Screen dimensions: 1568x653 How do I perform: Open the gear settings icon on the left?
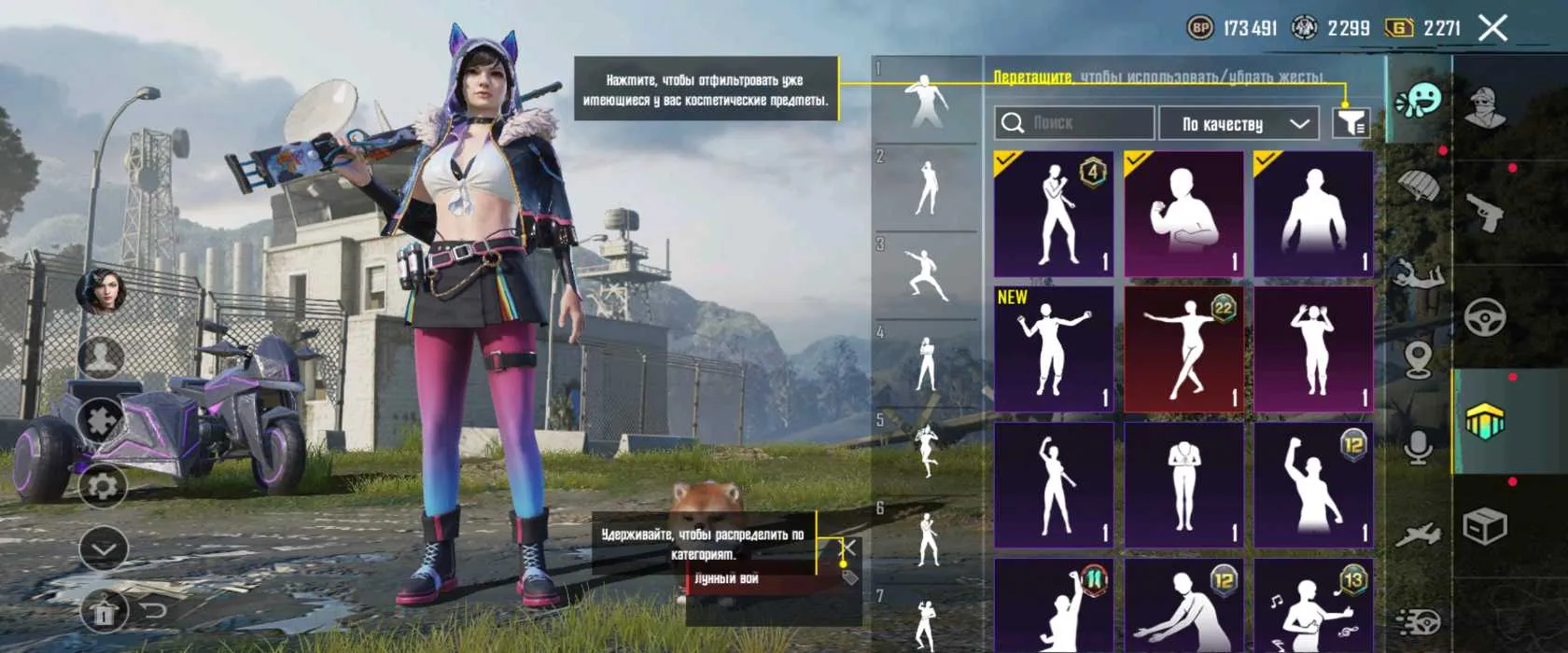pyautogui.click(x=102, y=485)
